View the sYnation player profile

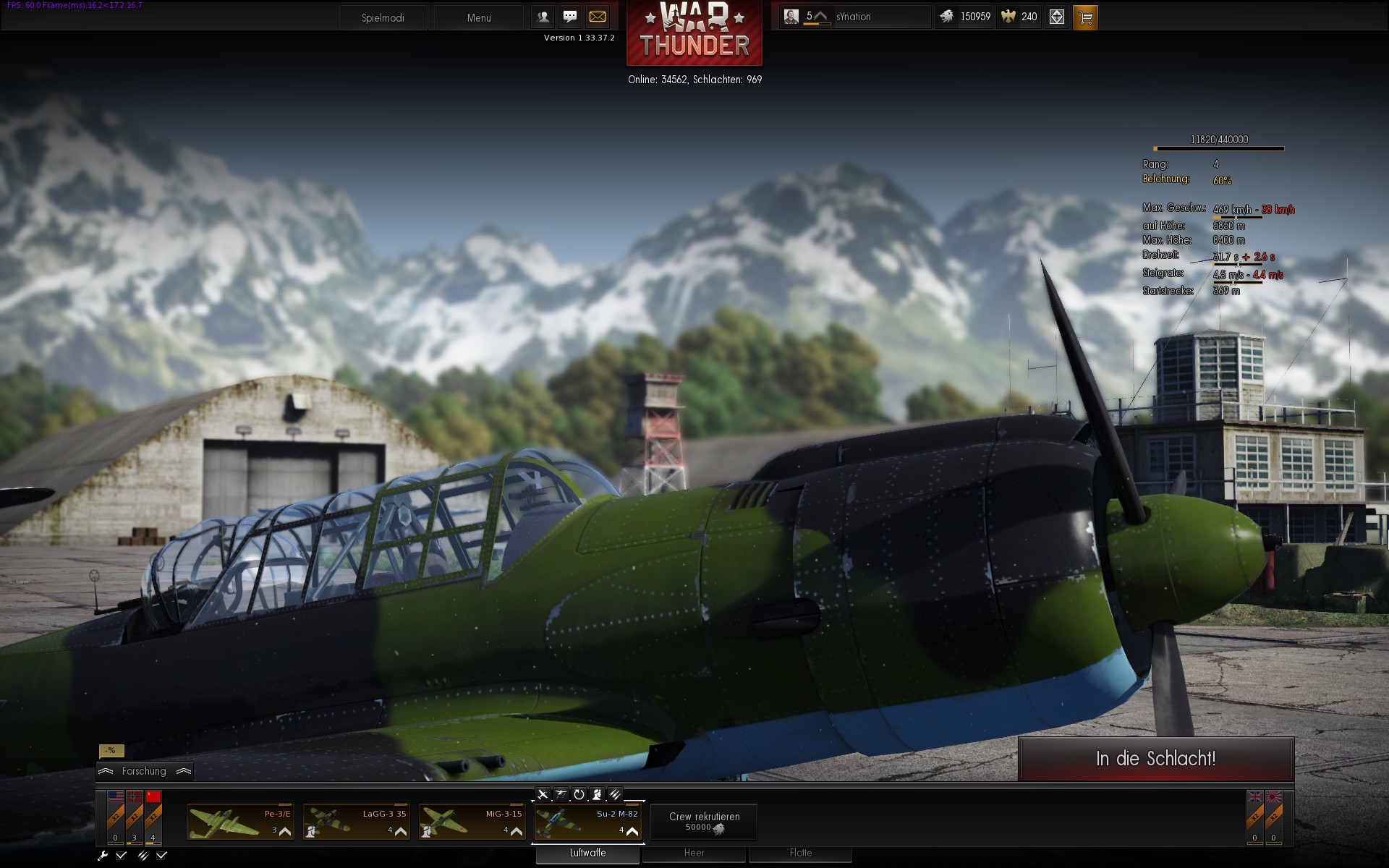click(854, 17)
